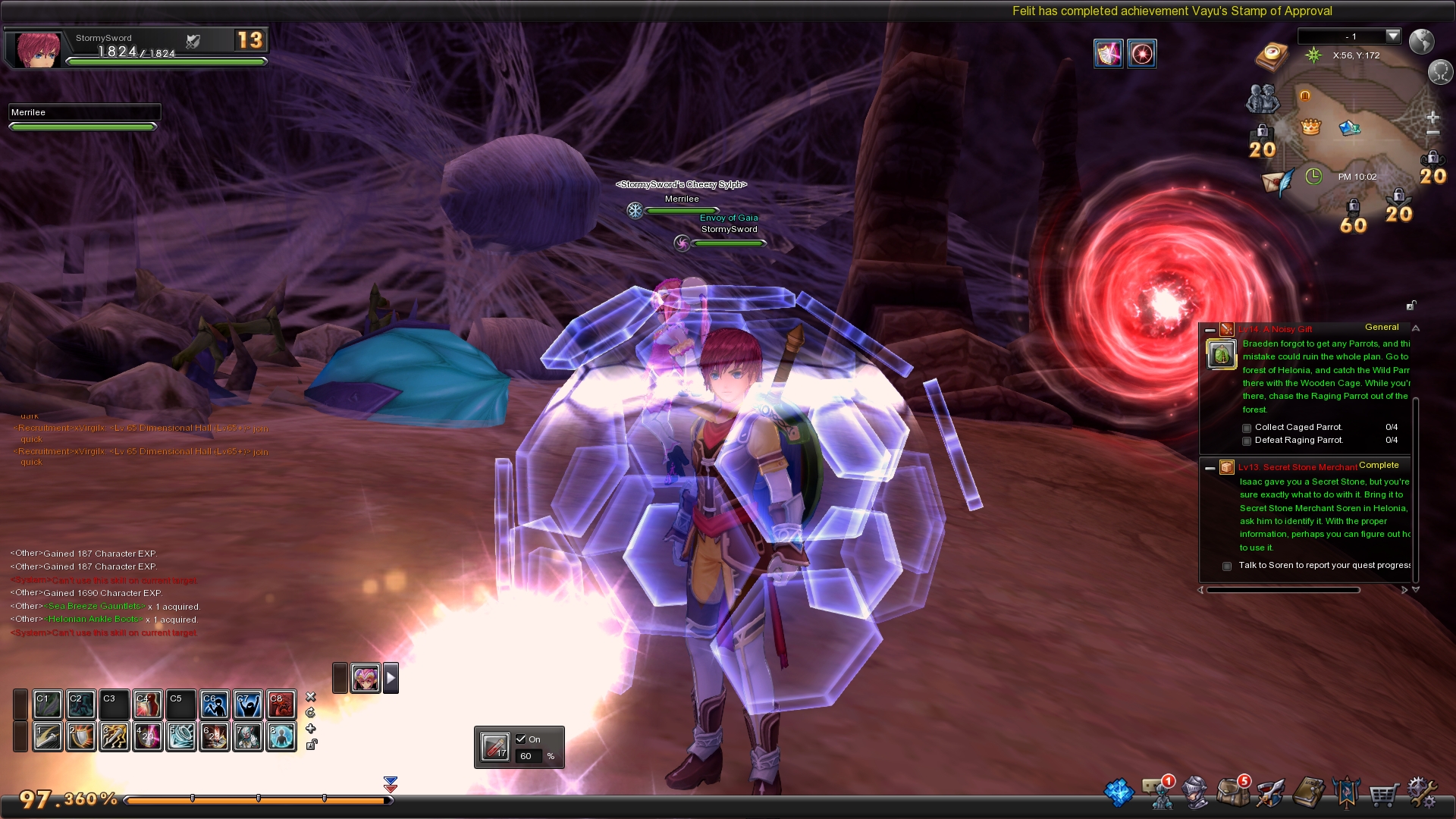Click the blue crystal icon in bottom bar
This screenshot has height=819, width=1456.
1119,792
